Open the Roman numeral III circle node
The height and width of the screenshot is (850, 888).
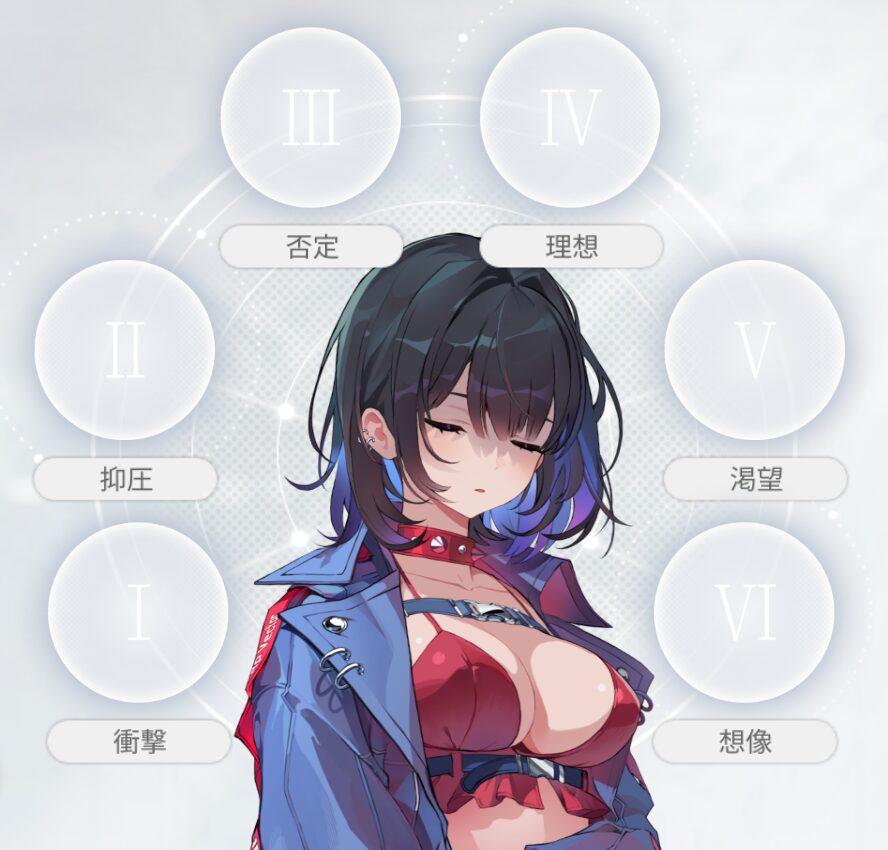(x=311, y=117)
